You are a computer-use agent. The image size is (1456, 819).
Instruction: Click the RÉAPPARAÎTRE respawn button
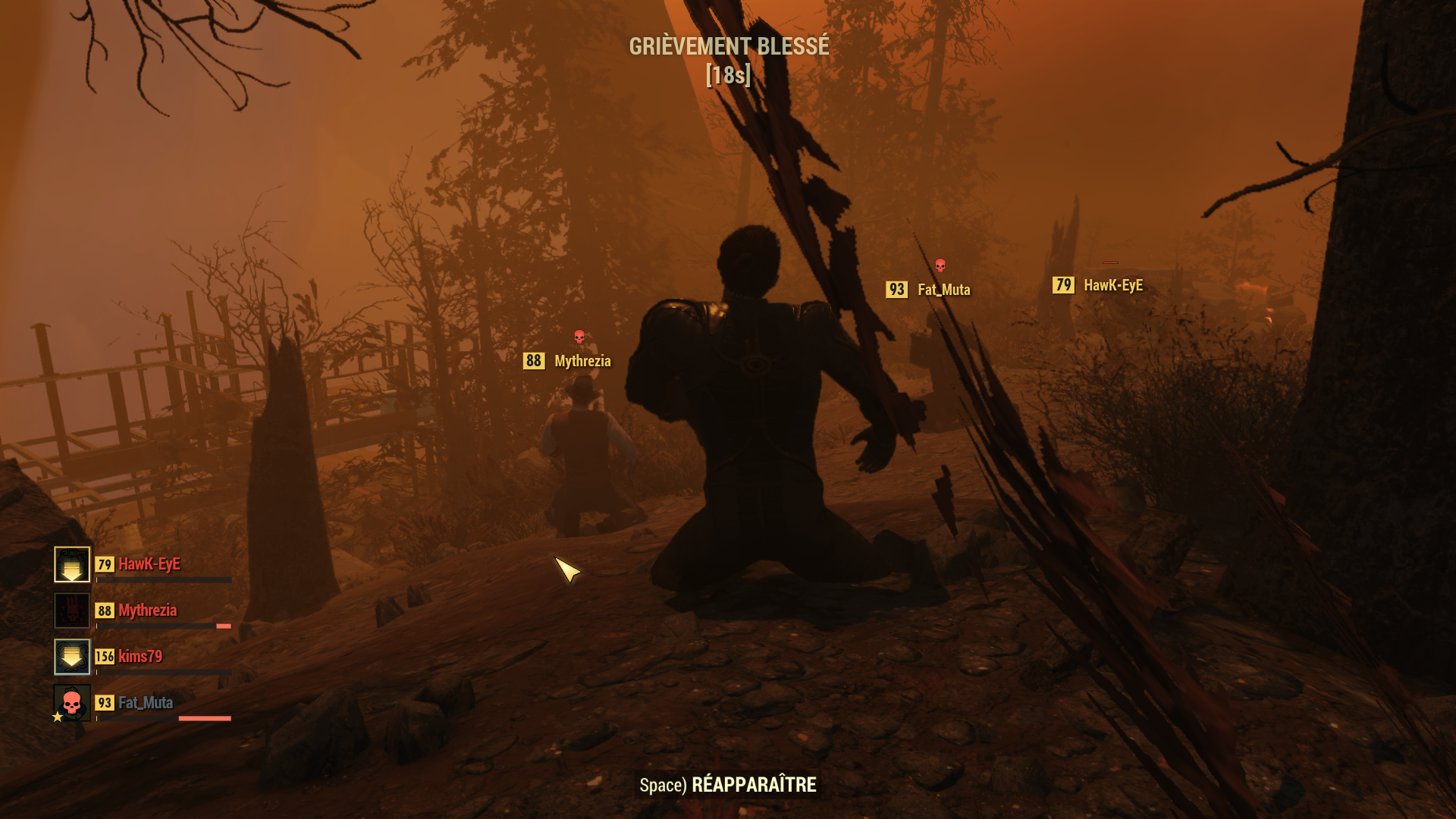click(728, 785)
